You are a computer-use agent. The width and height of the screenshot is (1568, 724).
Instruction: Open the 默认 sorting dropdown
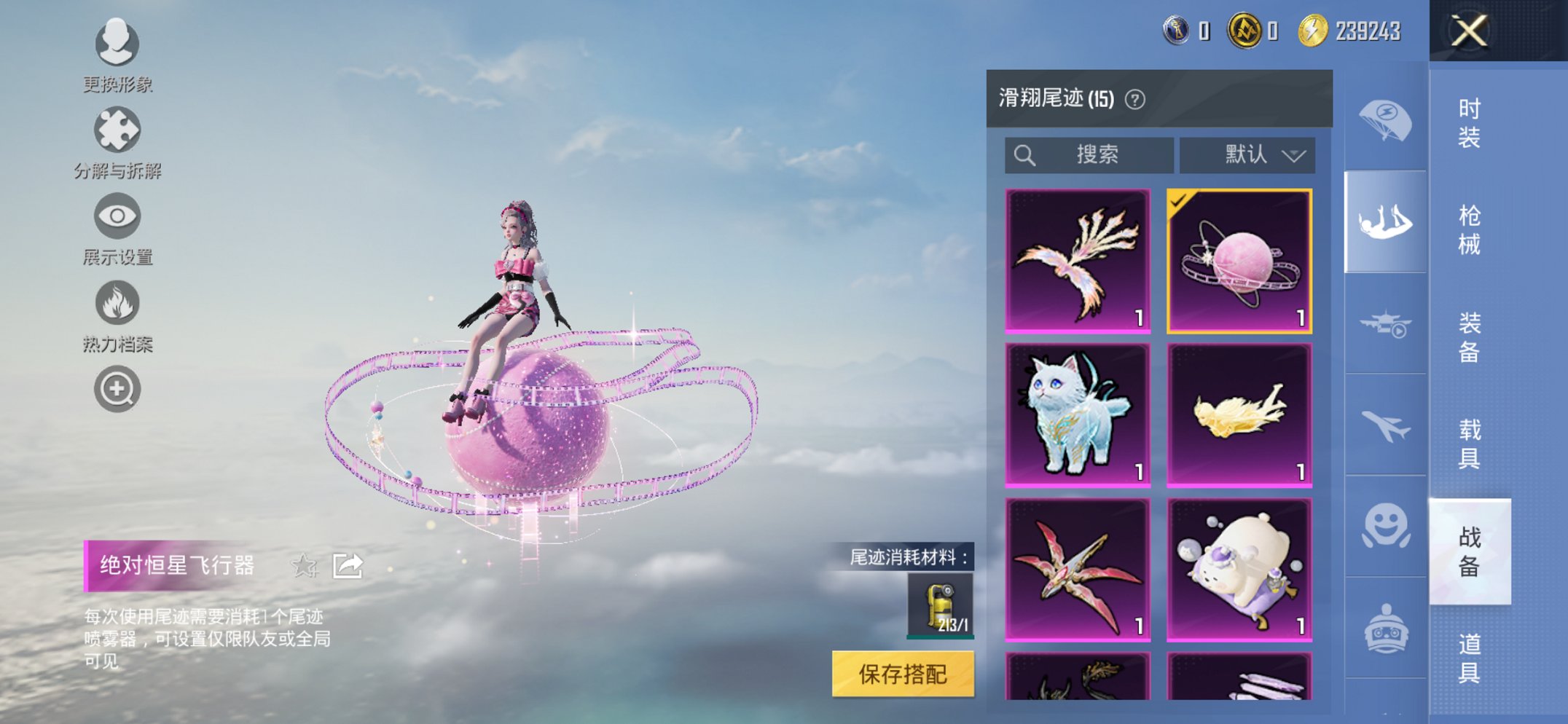tap(1247, 154)
